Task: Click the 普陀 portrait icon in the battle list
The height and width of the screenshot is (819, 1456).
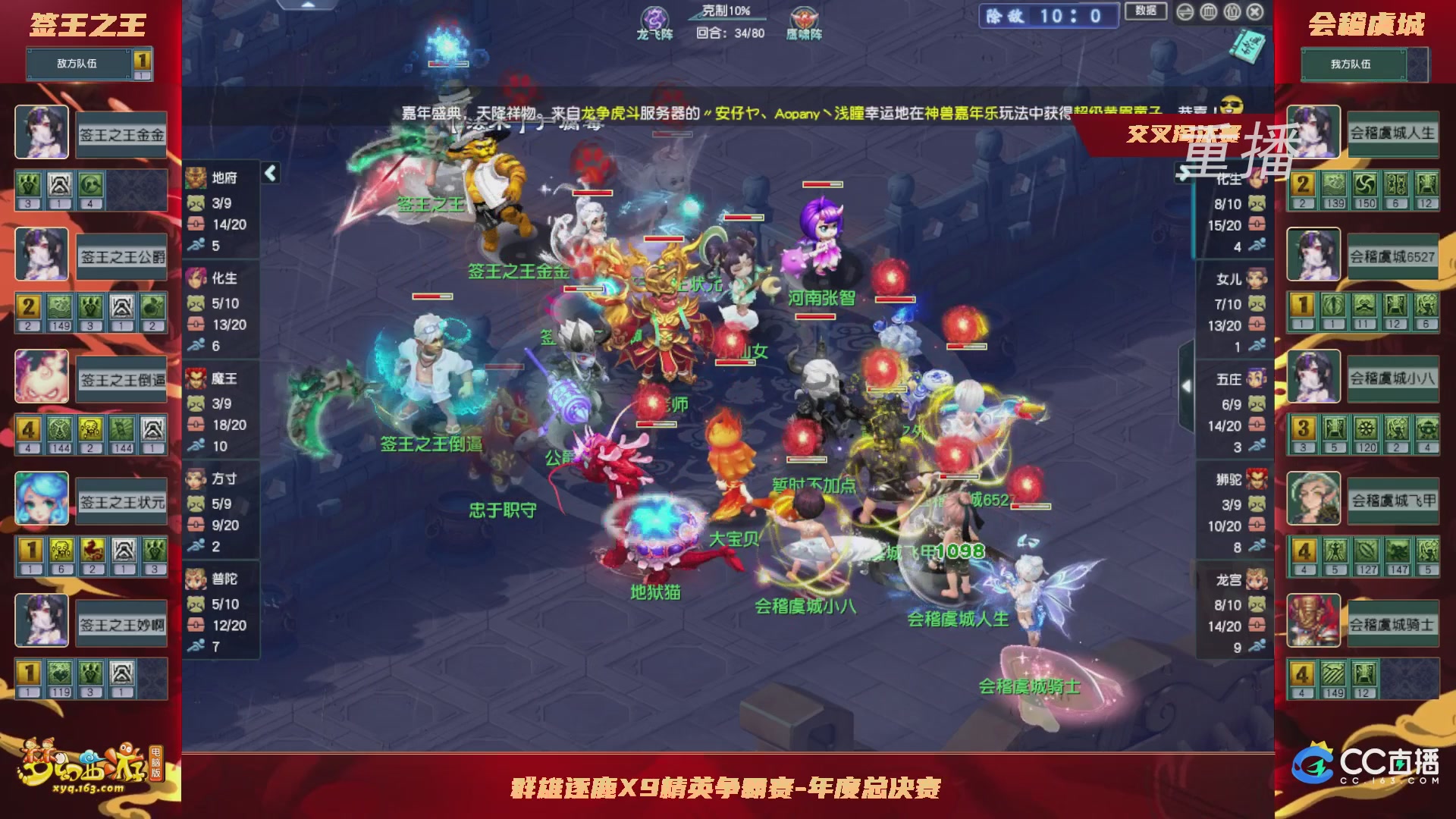Action: (x=195, y=578)
